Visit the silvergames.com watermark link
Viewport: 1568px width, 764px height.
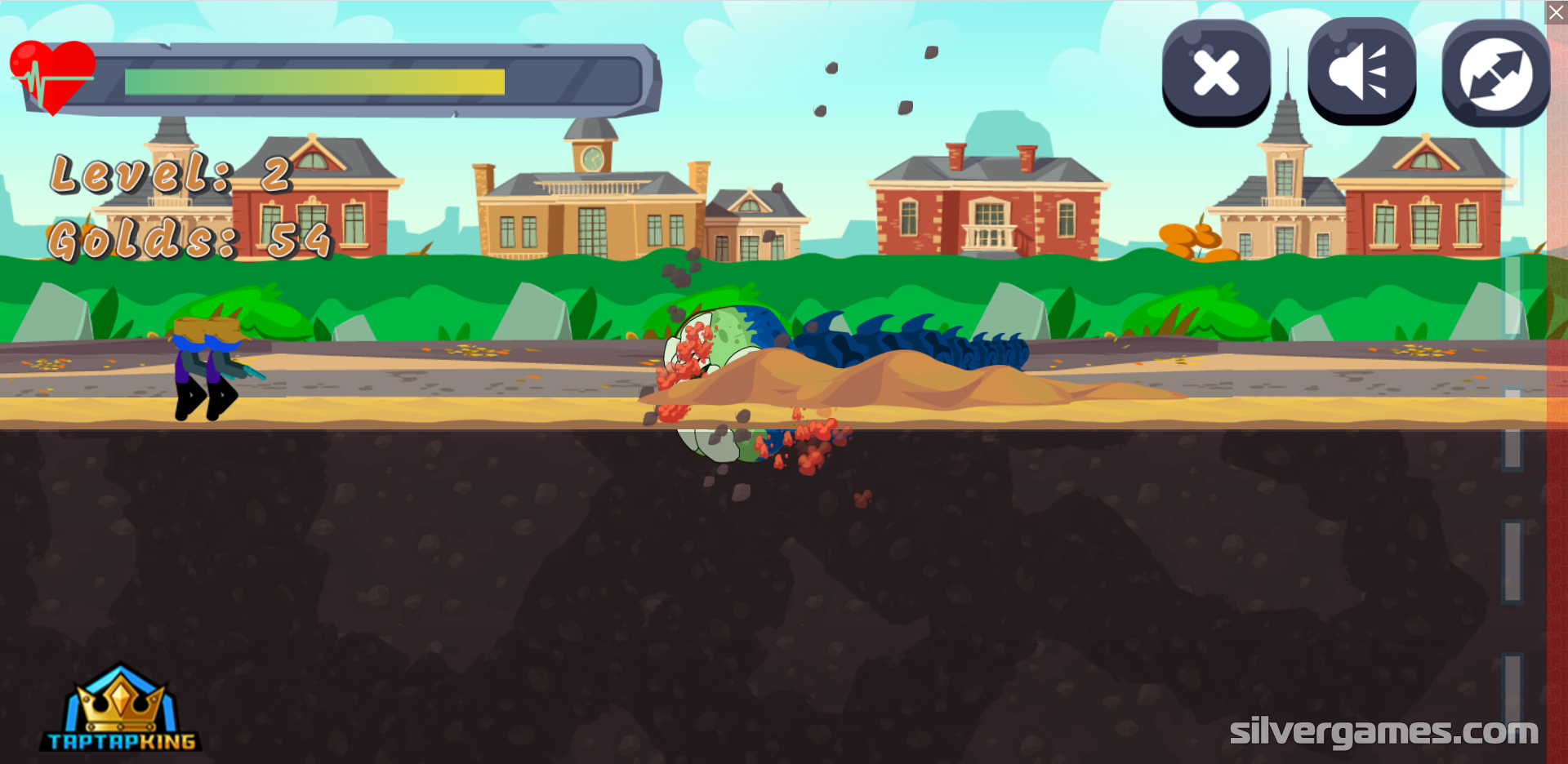pyautogui.click(x=1383, y=731)
